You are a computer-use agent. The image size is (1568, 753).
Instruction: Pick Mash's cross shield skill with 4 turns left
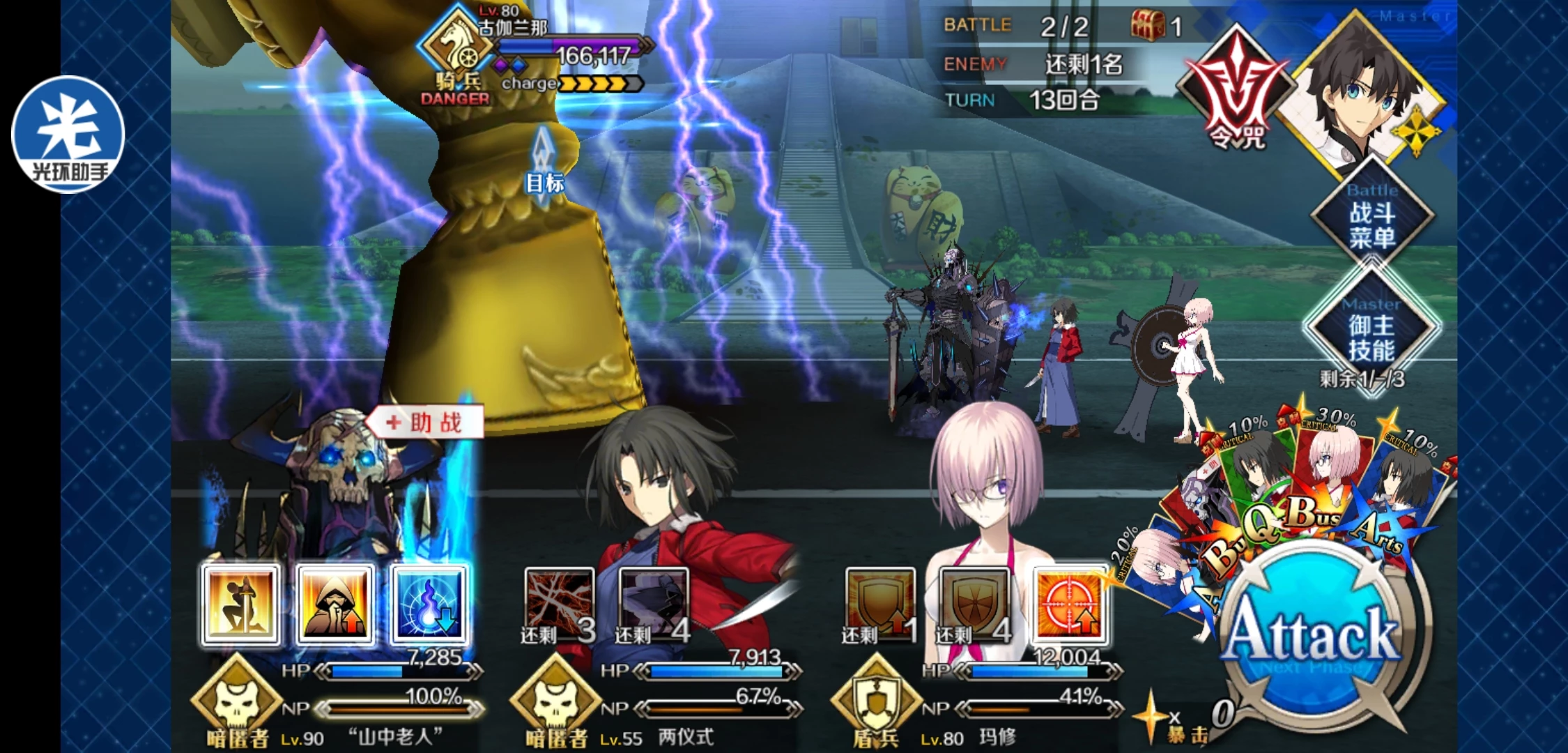974,605
